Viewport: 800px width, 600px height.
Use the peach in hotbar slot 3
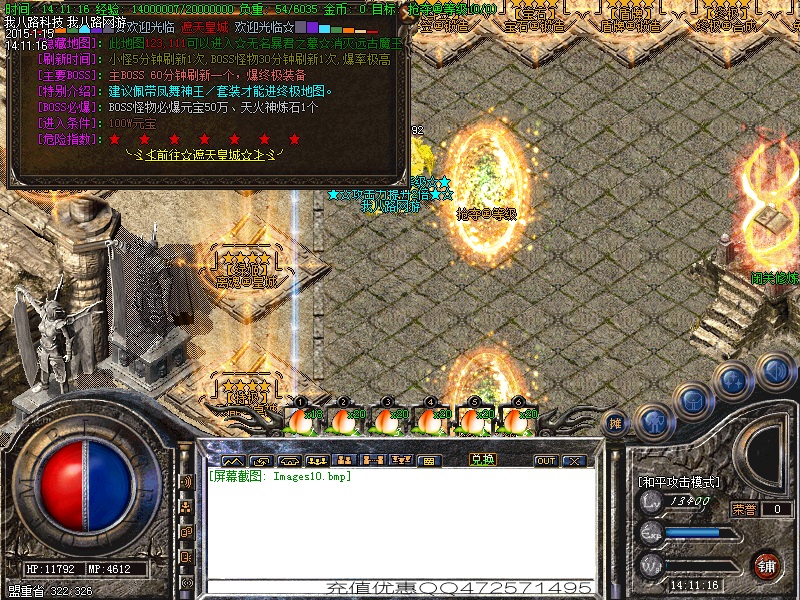coord(387,420)
